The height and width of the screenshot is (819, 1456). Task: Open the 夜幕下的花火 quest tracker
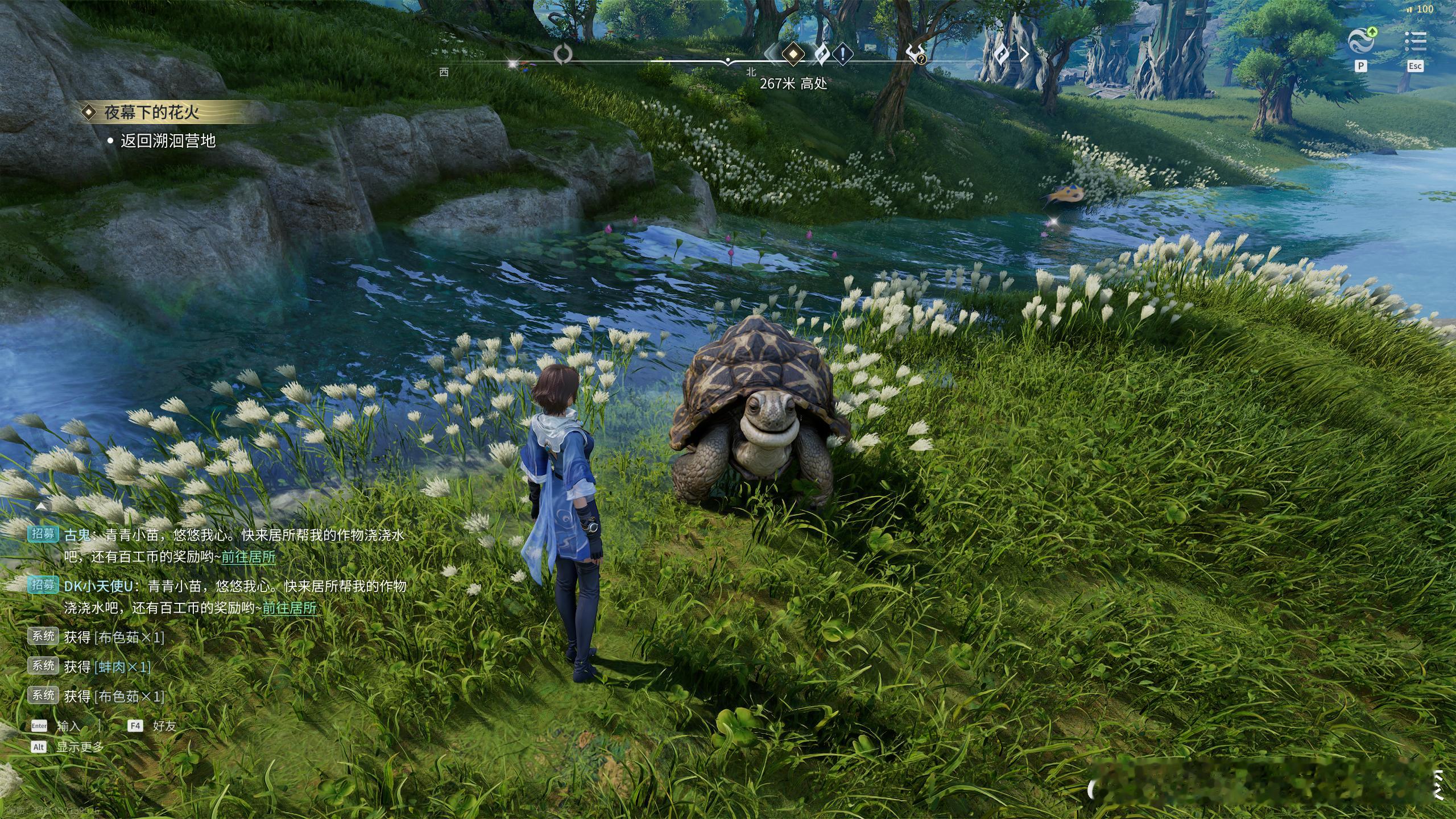(x=151, y=112)
